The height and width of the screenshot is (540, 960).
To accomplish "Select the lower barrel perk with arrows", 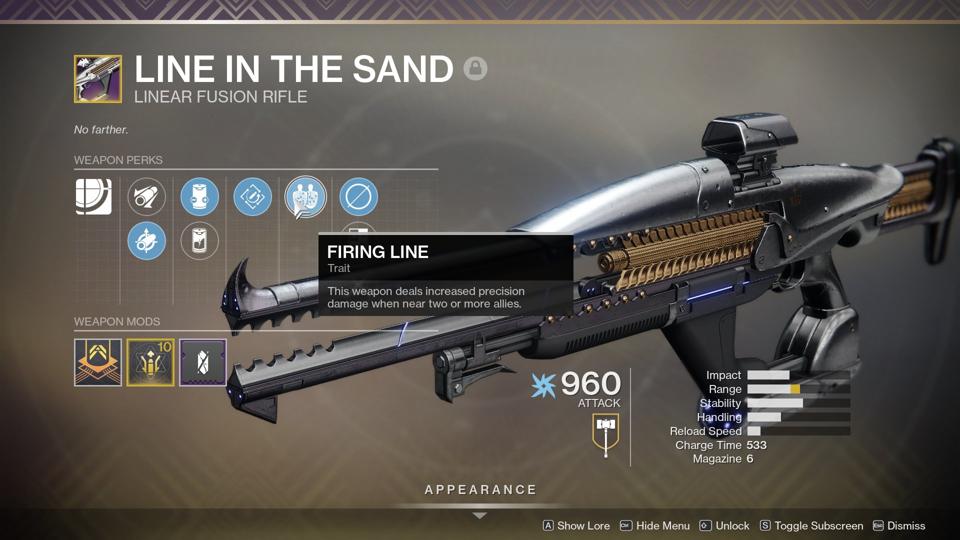I will click(x=147, y=241).
